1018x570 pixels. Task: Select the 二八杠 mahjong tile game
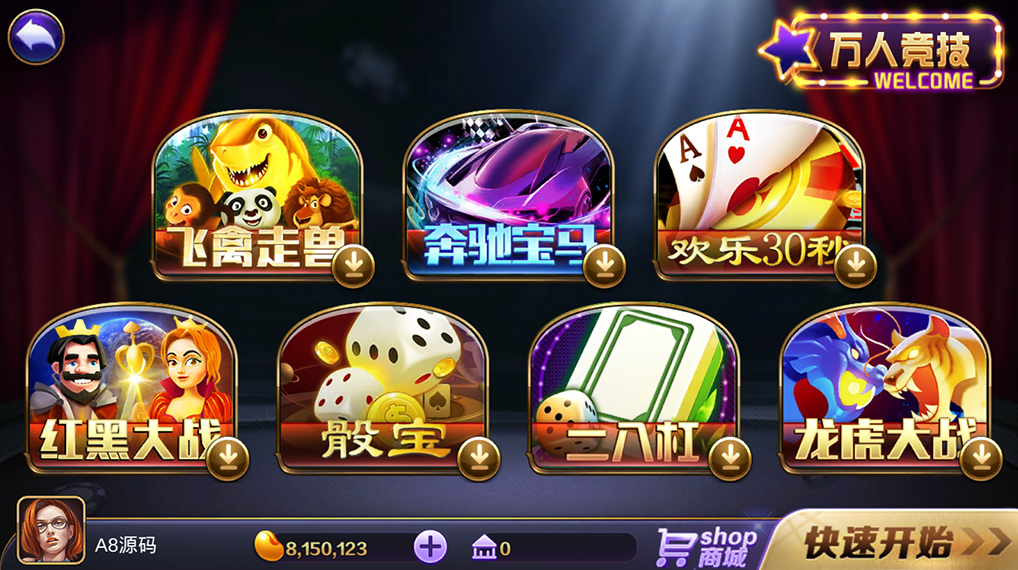[x=632, y=385]
